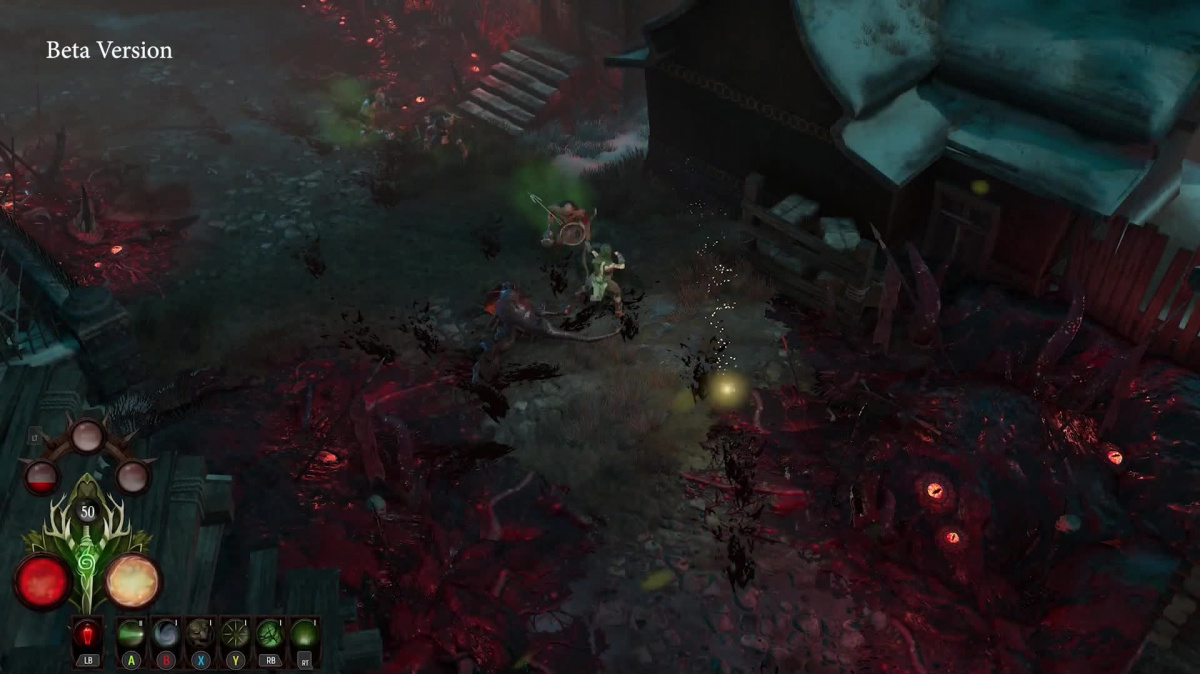Activate the green beam ability

pos(131,634)
